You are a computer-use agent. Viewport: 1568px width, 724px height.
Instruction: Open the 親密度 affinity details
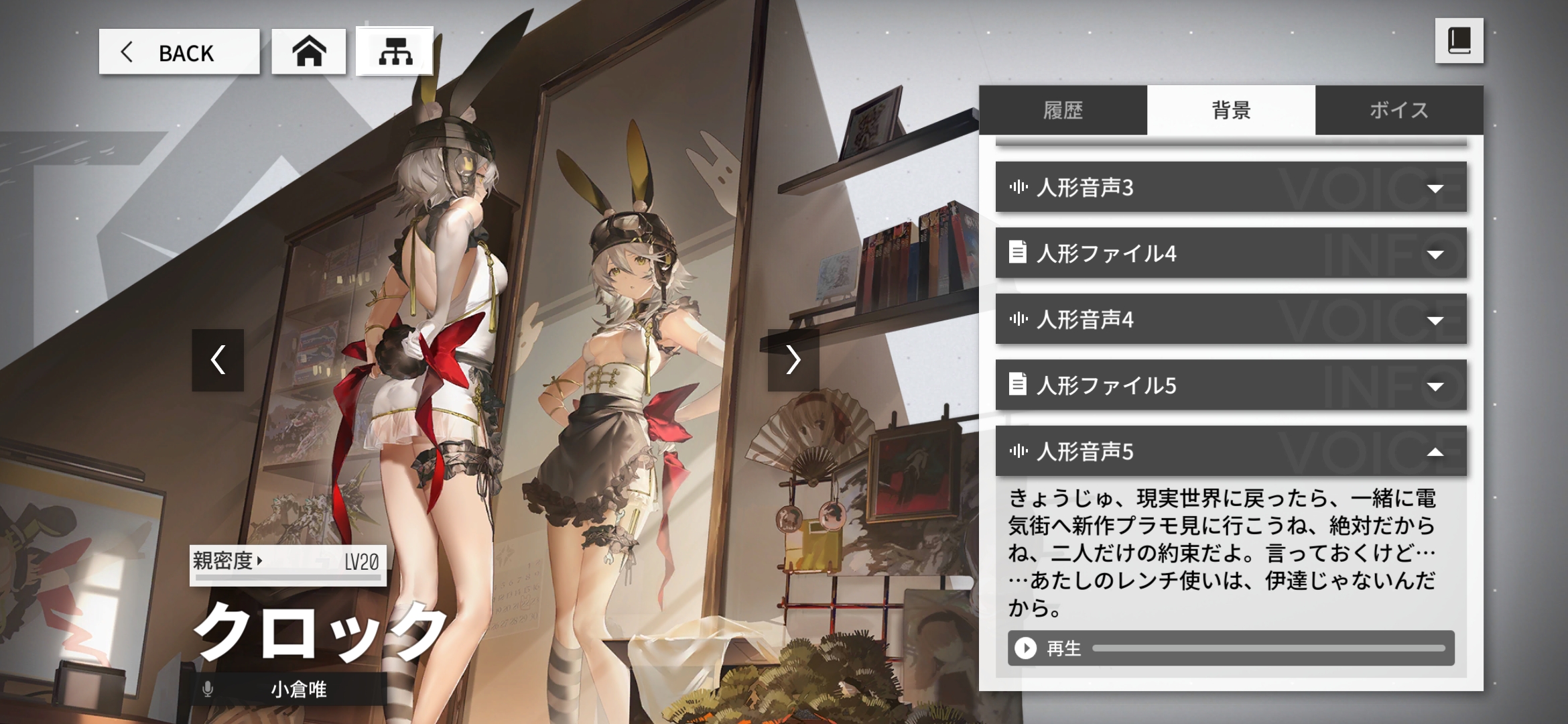point(228,560)
